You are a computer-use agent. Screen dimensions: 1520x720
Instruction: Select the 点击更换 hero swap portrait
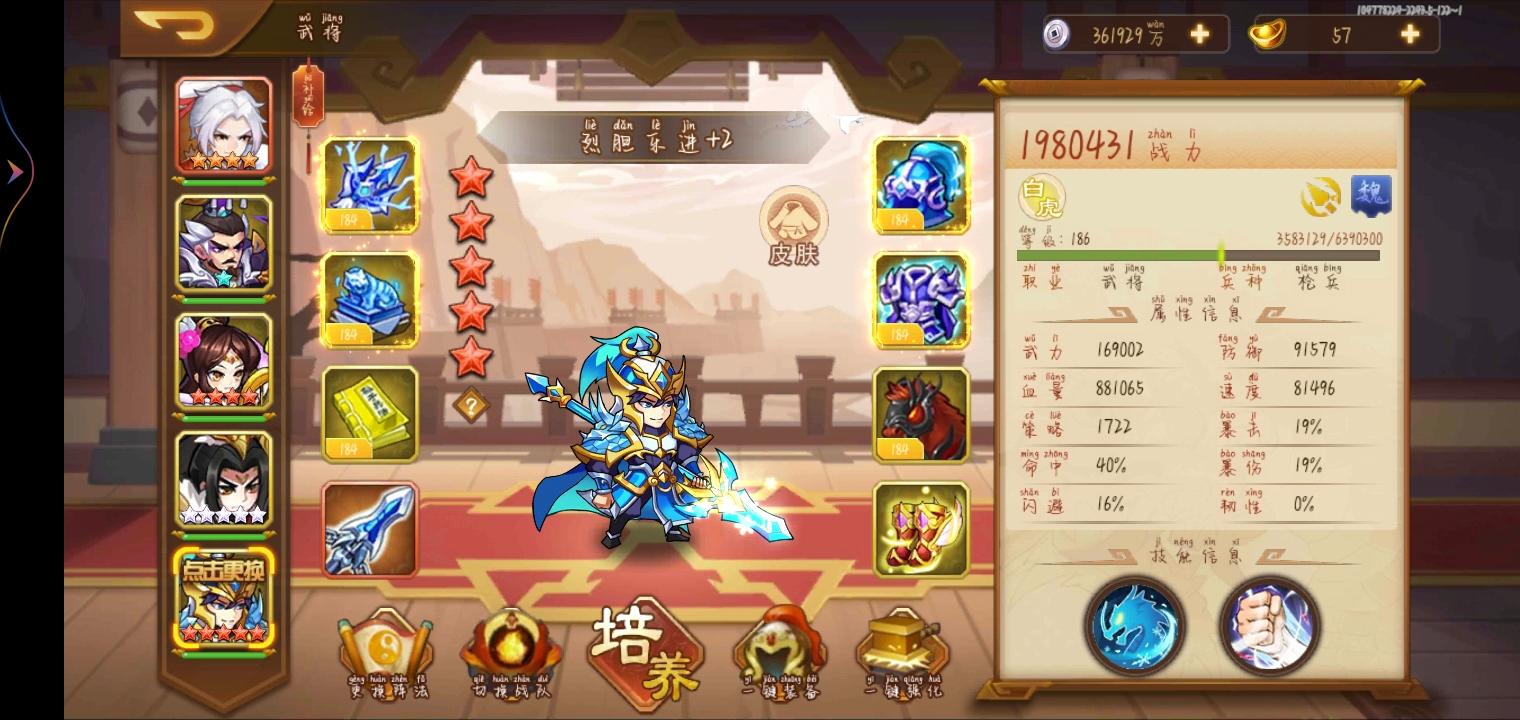point(224,600)
